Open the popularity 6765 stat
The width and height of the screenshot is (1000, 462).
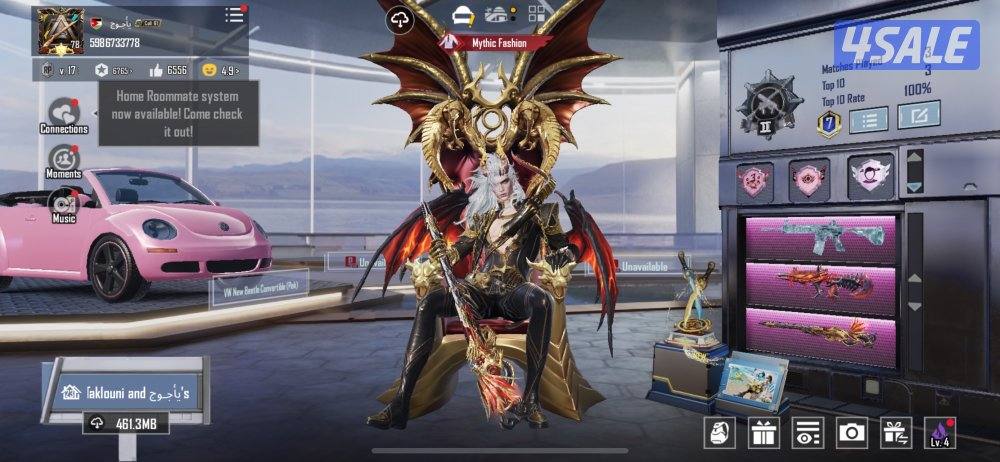pyautogui.click(x=115, y=70)
